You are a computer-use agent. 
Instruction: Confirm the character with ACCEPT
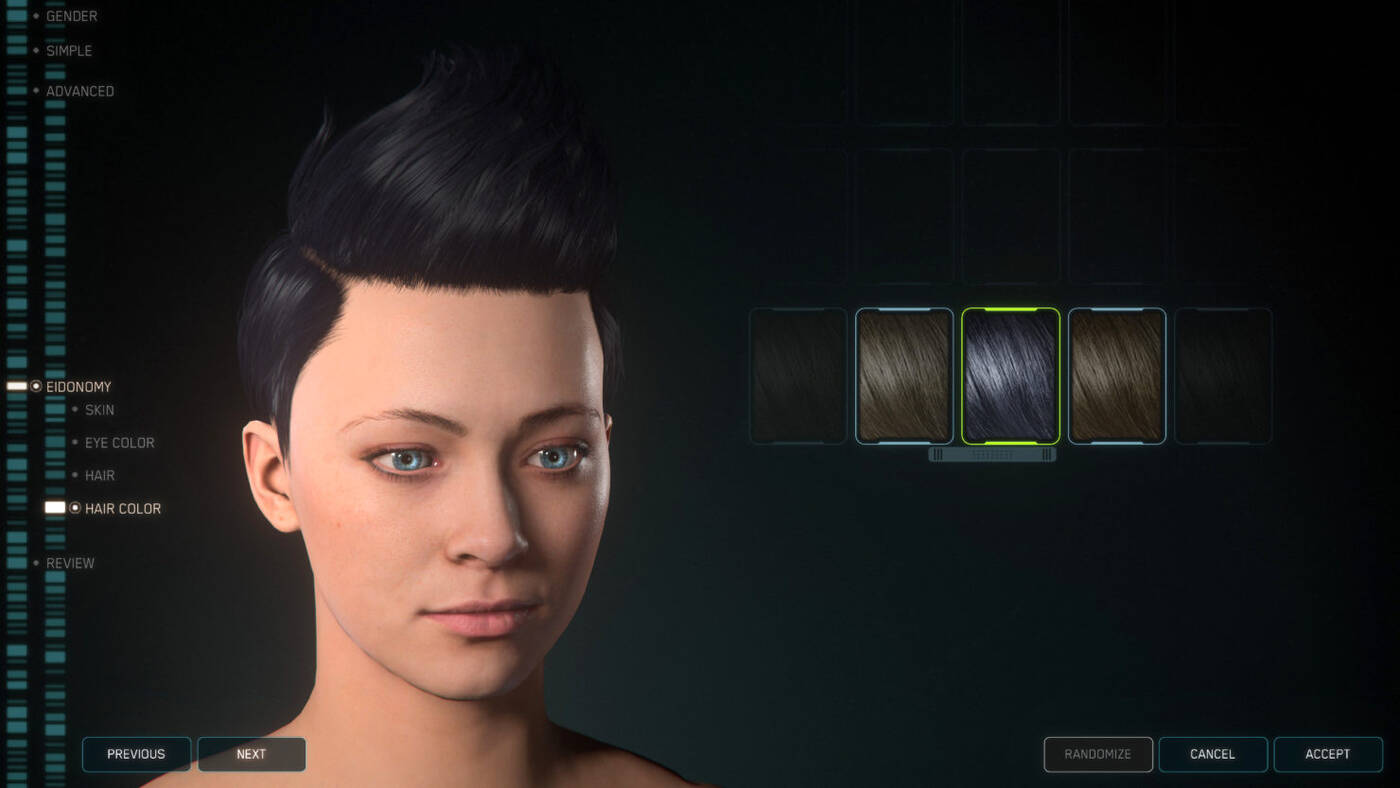(1329, 754)
